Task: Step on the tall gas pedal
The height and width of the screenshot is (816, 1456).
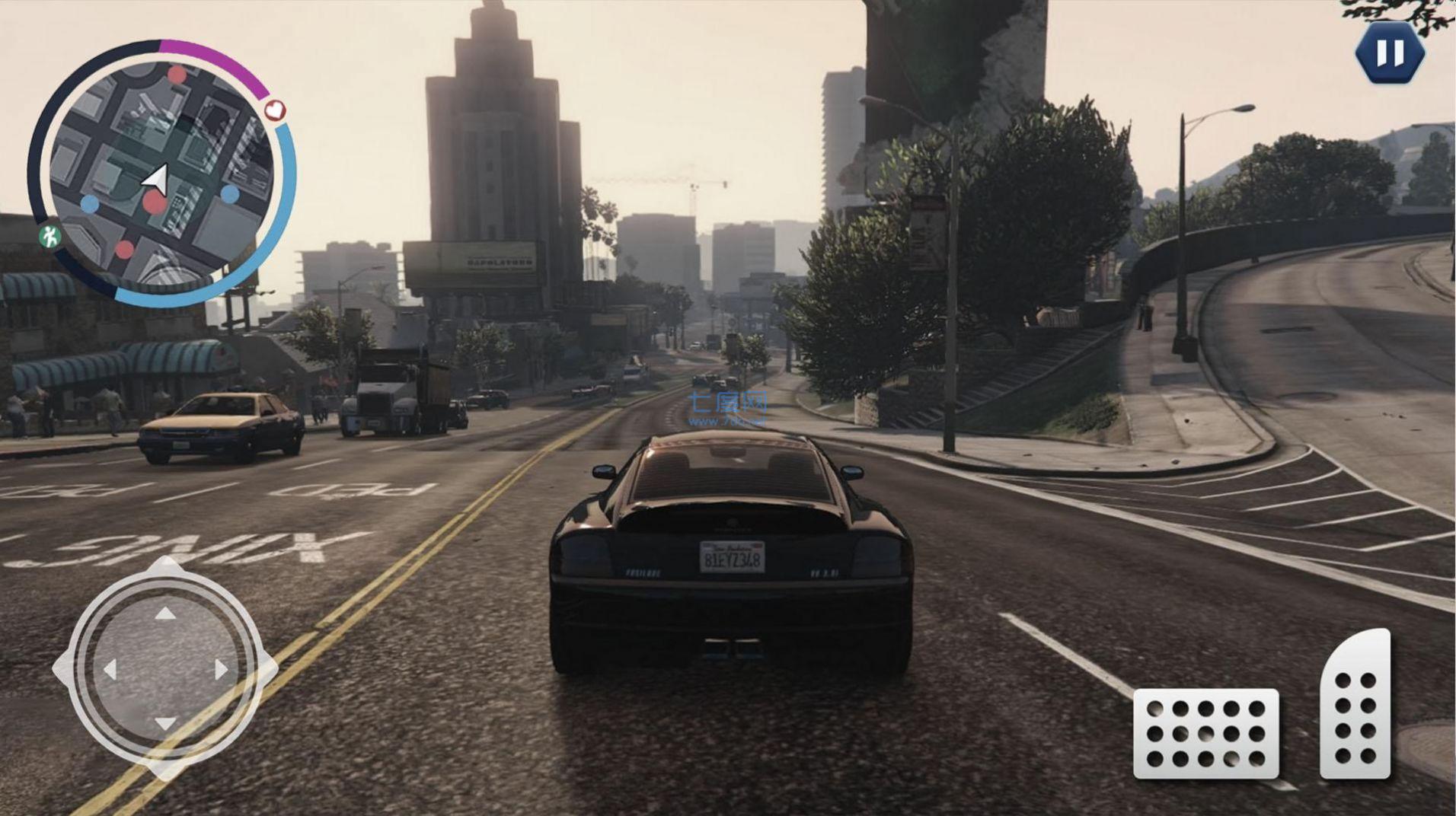Action: pos(1355,706)
